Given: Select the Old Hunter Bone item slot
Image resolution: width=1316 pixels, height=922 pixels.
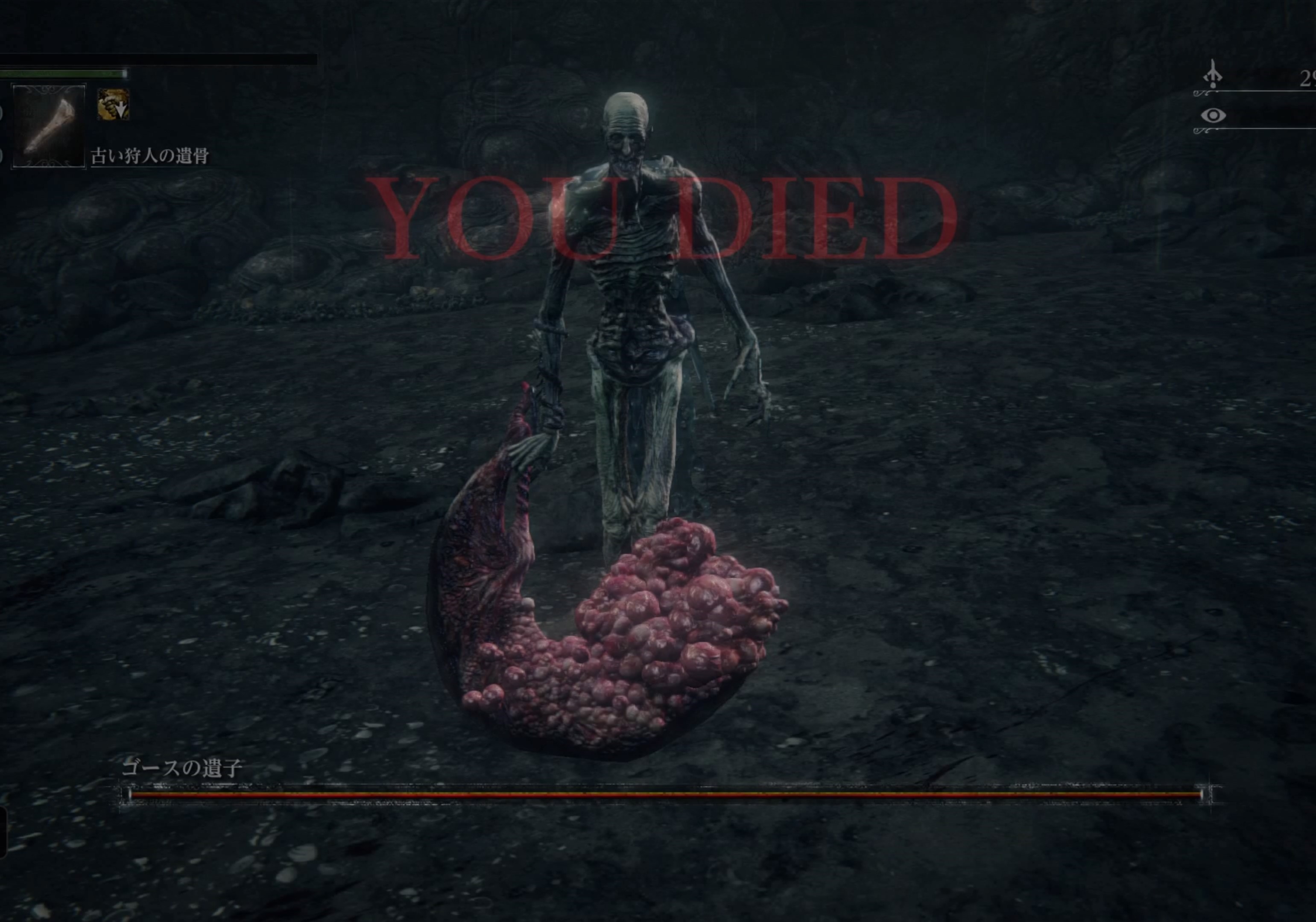Looking at the screenshot, I should pyautogui.click(x=49, y=126).
